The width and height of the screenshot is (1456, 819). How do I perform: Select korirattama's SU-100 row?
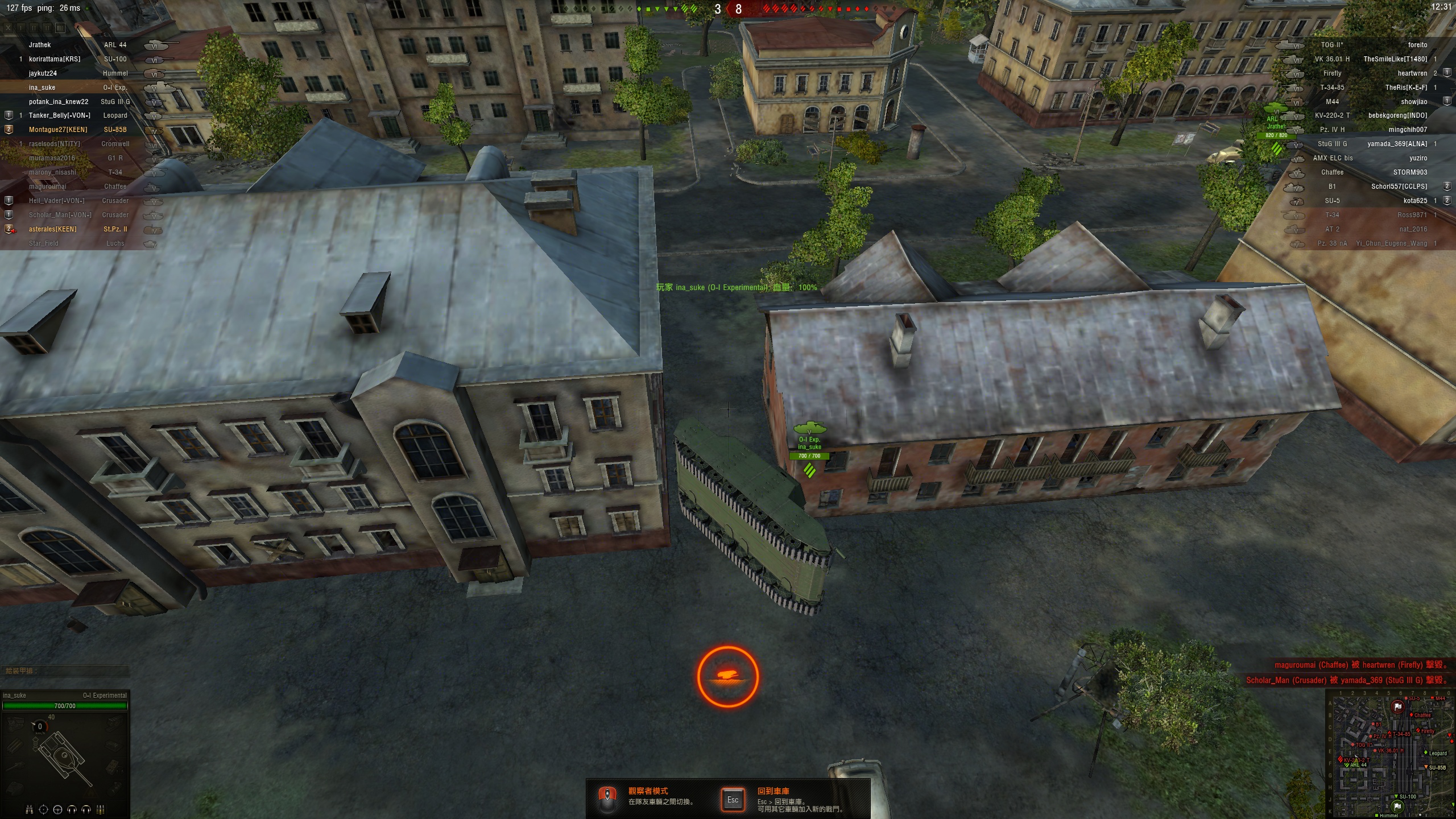pyautogui.click(x=80, y=59)
